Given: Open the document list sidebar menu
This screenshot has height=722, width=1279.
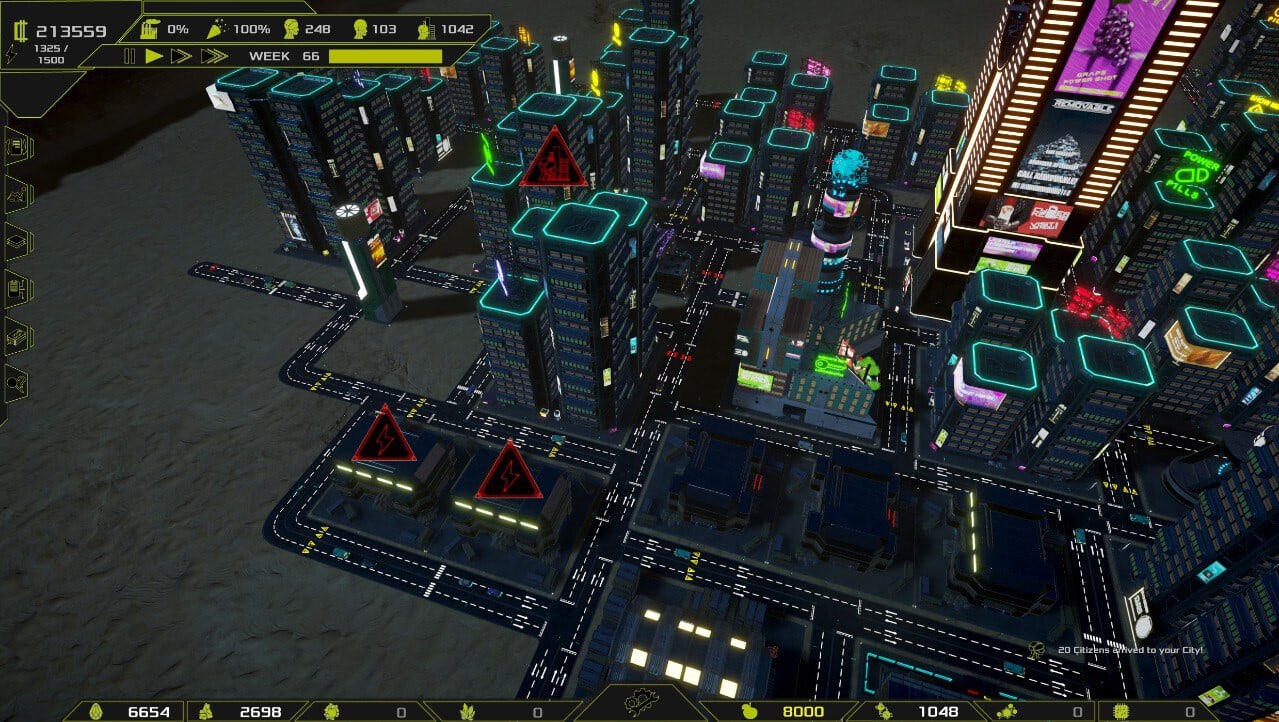Looking at the screenshot, I should [x=18, y=148].
